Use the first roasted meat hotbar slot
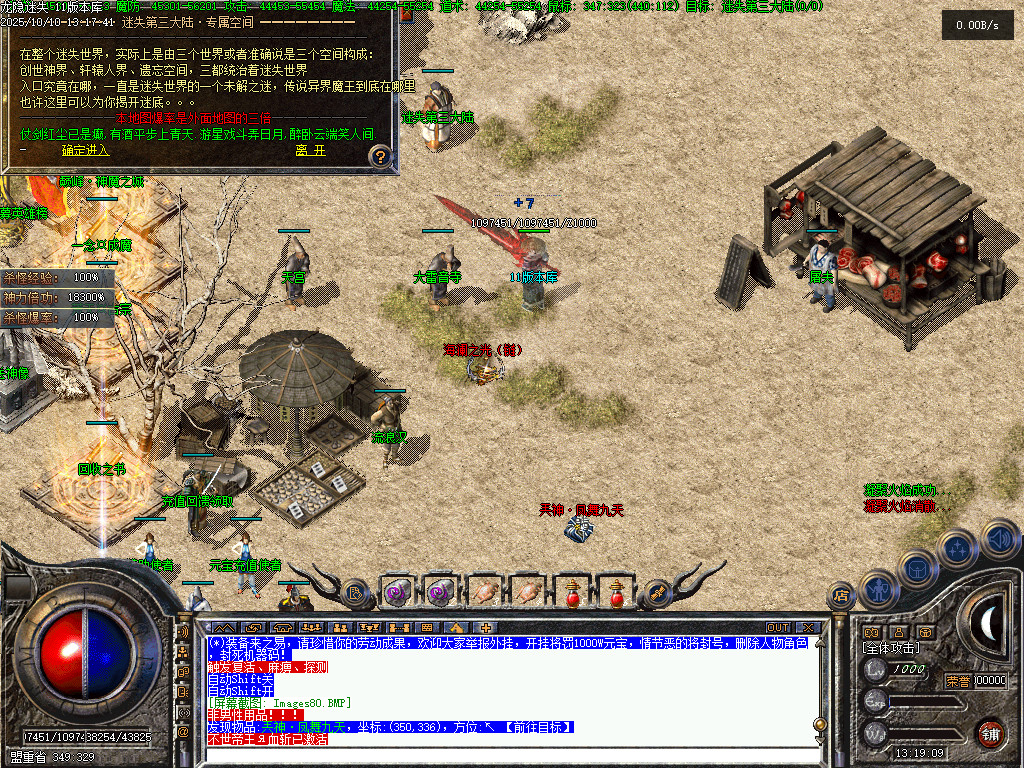 pyautogui.click(x=484, y=592)
